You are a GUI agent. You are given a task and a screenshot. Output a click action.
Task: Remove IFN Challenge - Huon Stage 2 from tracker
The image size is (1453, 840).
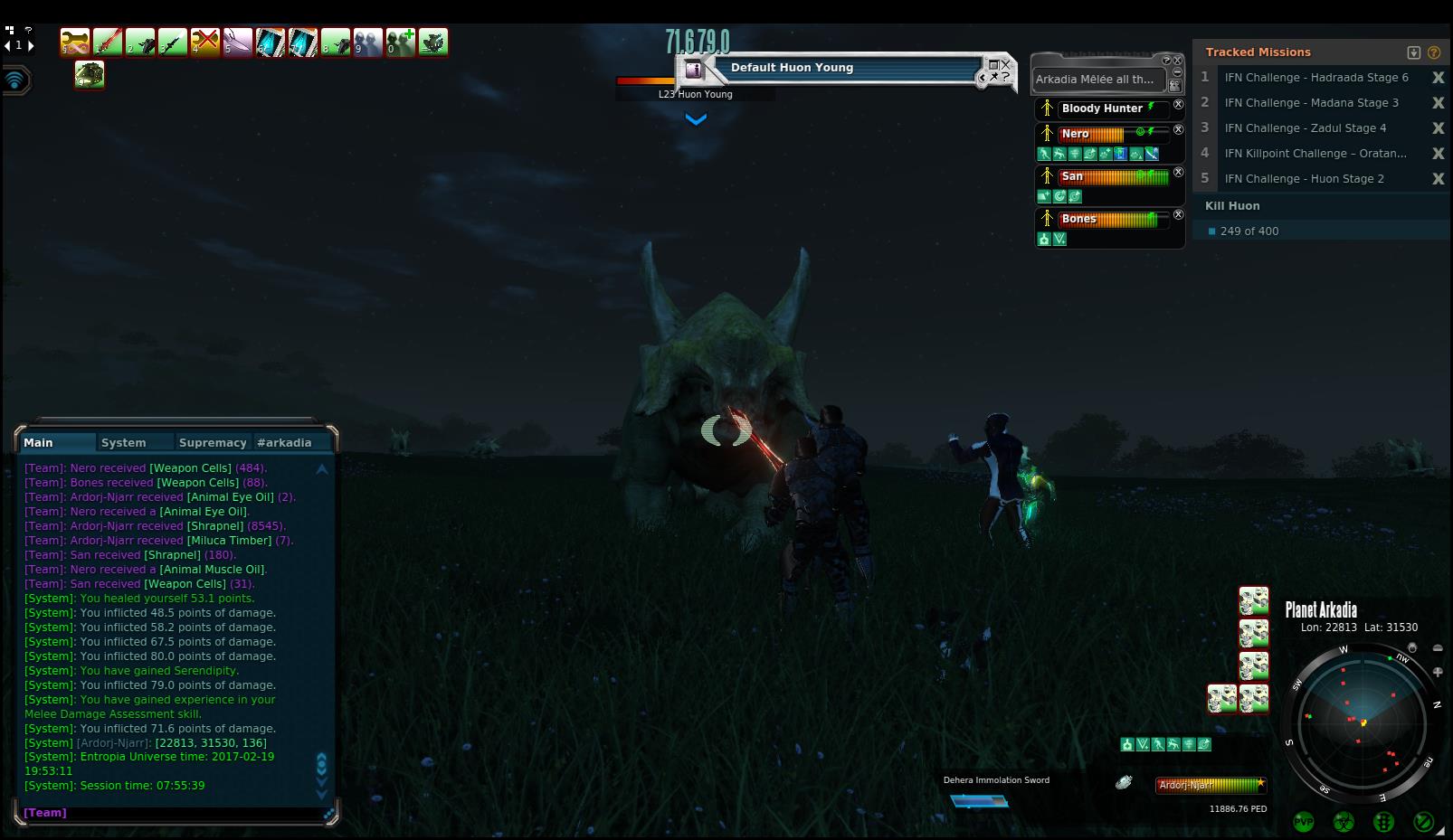[1438, 179]
